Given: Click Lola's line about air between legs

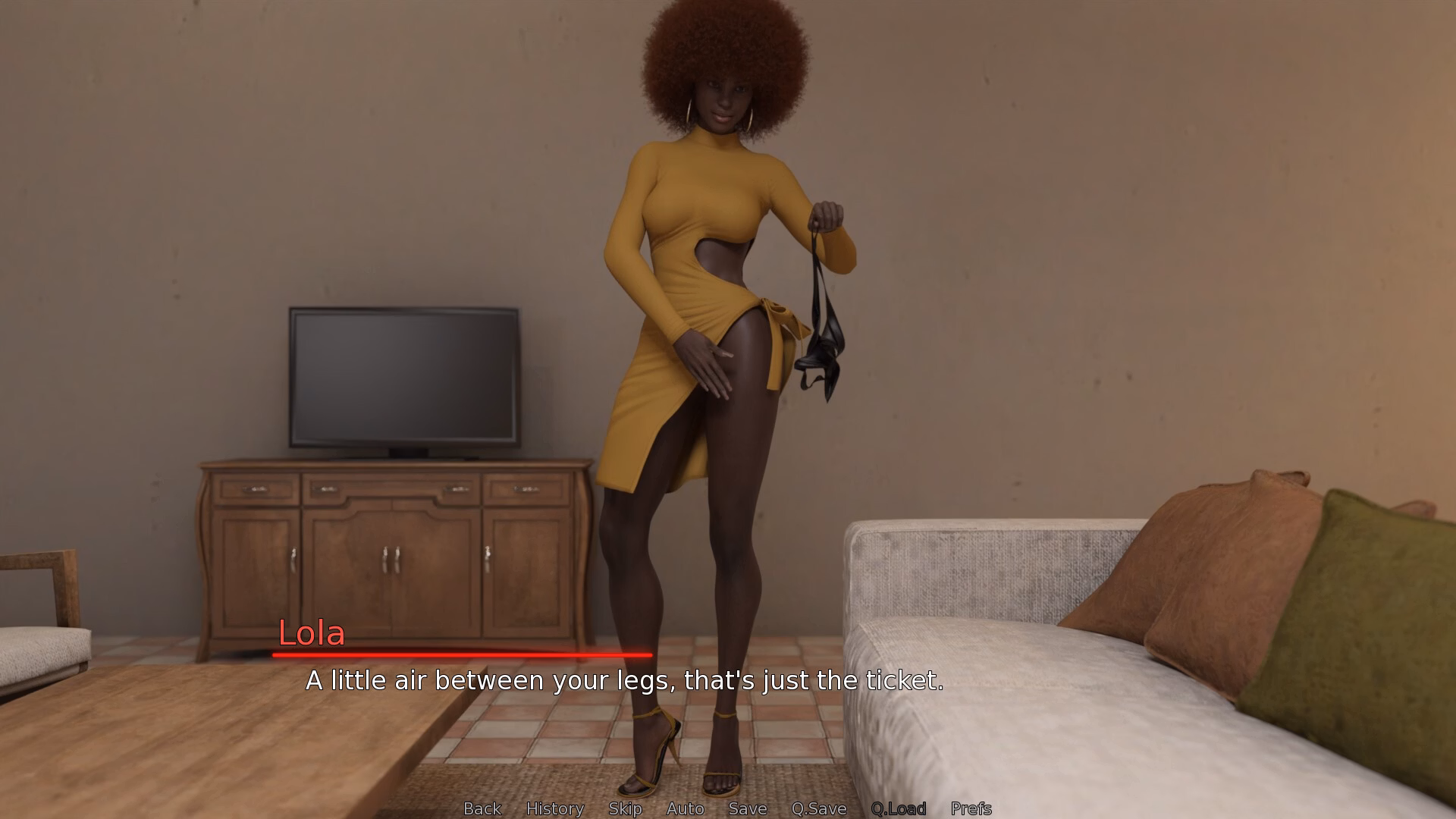Looking at the screenshot, I should click(x=623, y=681).
